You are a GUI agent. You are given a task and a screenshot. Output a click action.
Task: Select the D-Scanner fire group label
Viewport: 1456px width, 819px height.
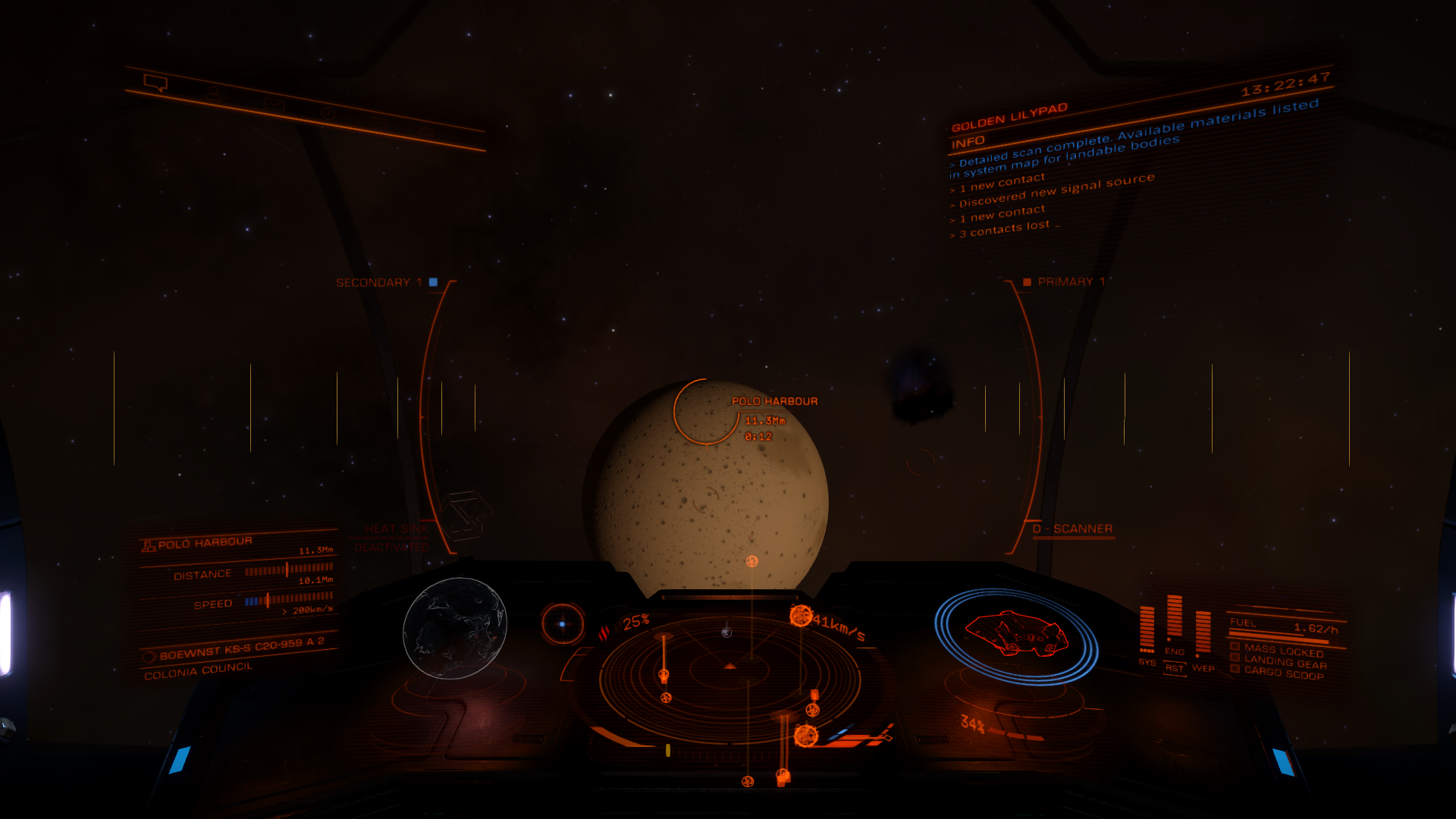click(x=1073, y=529)
